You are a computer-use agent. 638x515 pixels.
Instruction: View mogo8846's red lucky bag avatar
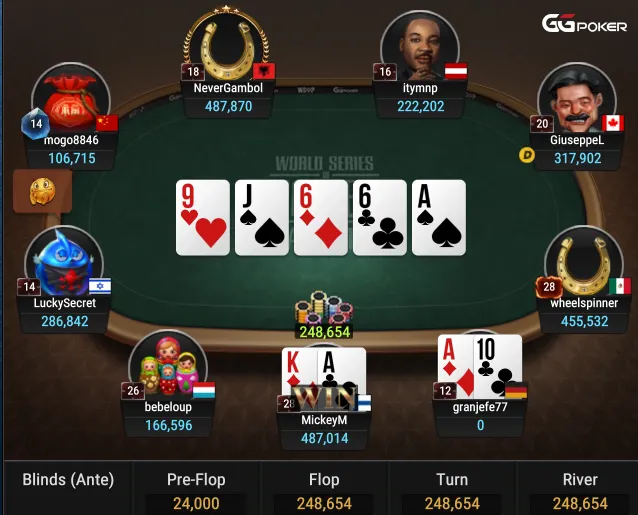(x=70, y=101)
